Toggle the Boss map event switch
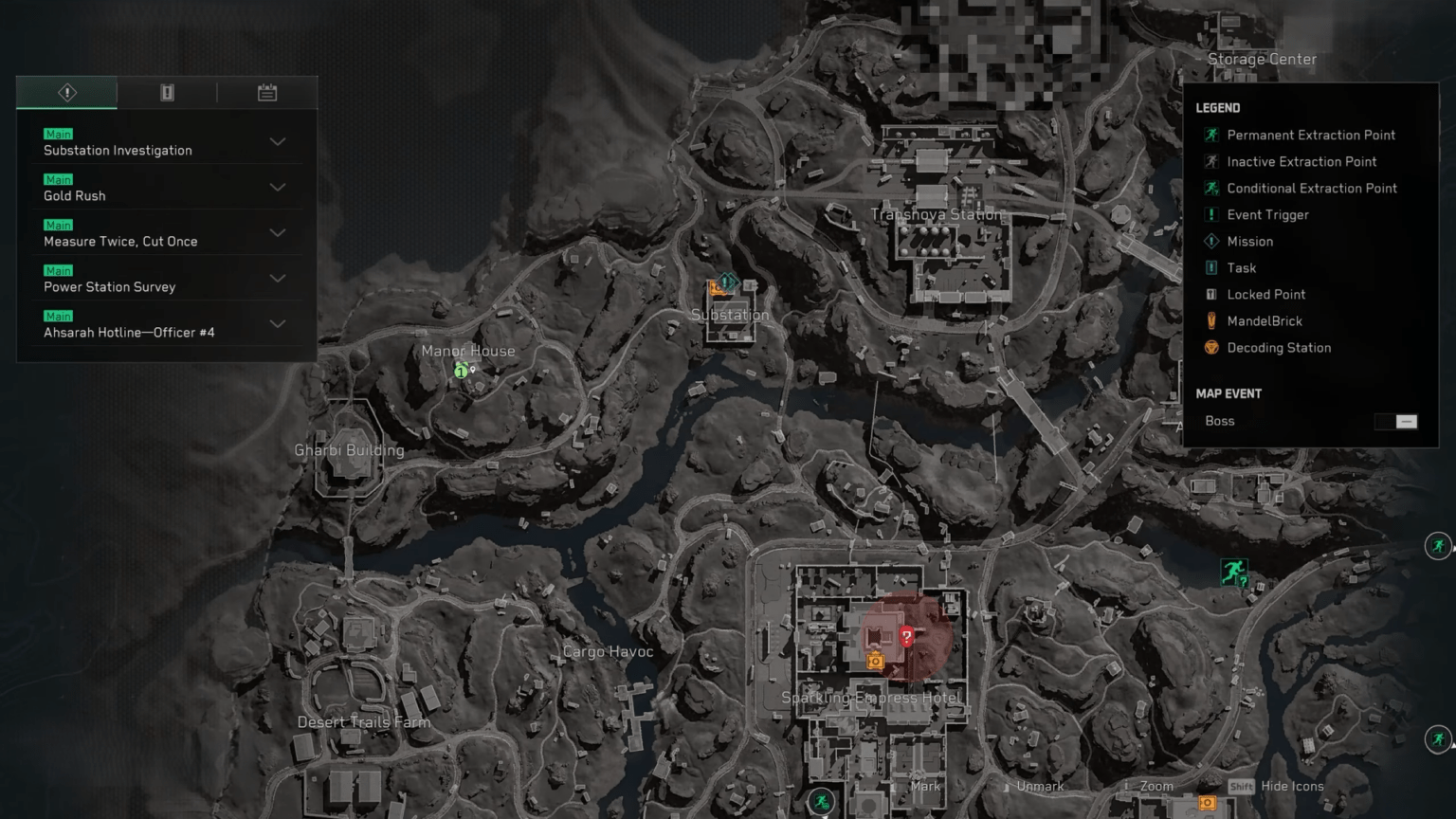Viewport: 1456px width, 819px height. (x=1394, y=421)
